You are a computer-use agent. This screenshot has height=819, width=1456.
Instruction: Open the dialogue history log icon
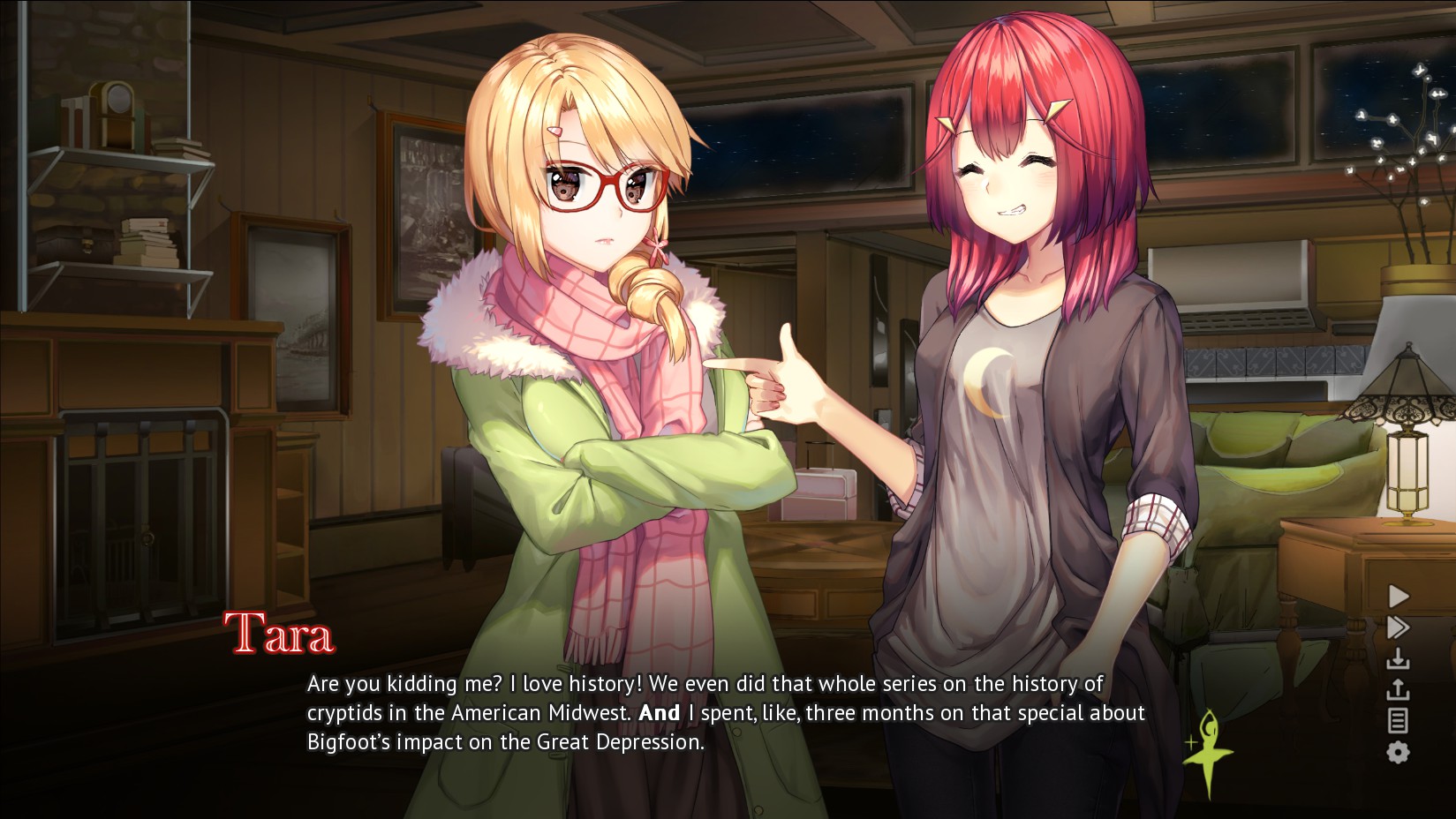[1399, 721]
